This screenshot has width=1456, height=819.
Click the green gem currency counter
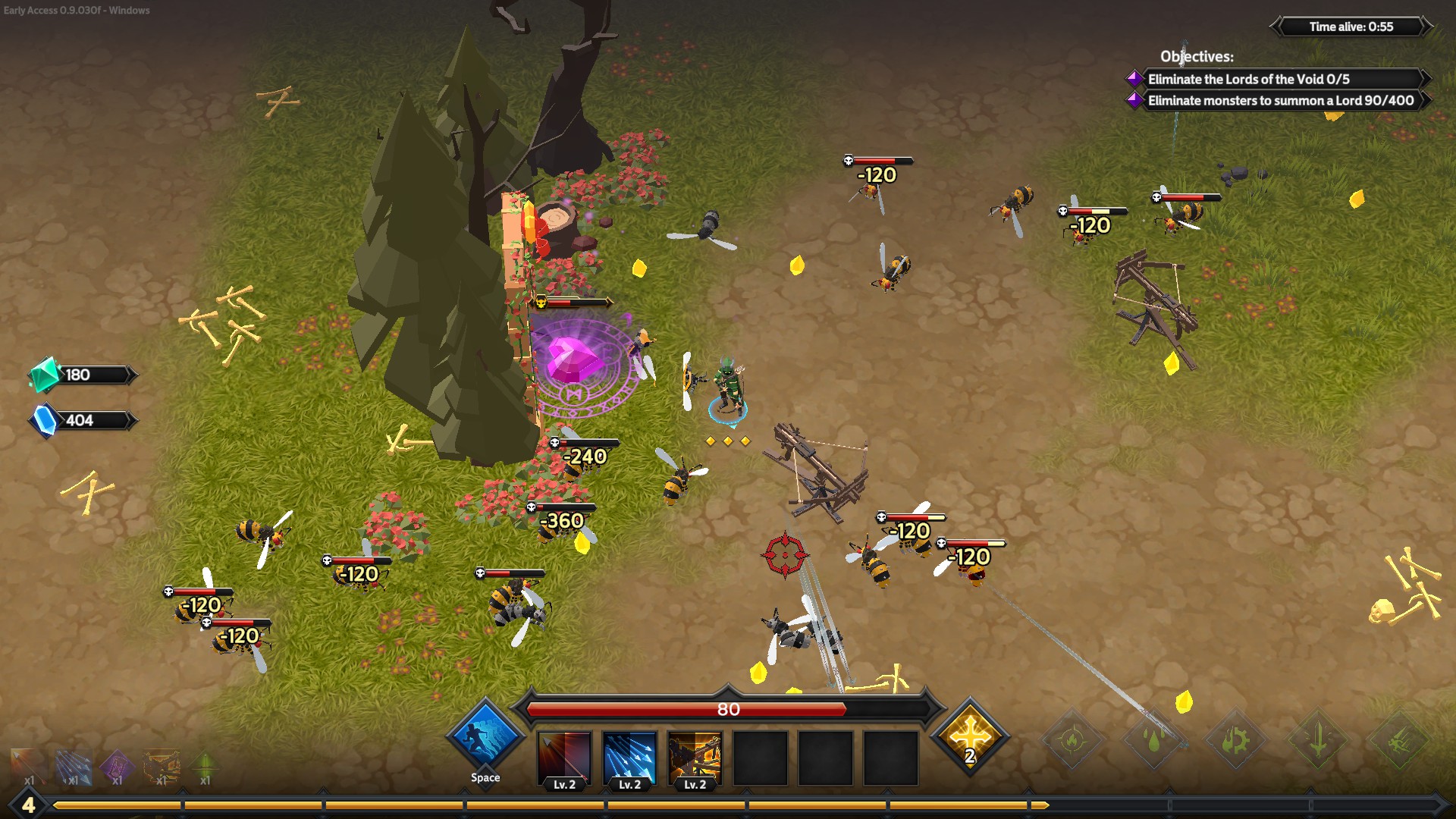tap(82, 375)
